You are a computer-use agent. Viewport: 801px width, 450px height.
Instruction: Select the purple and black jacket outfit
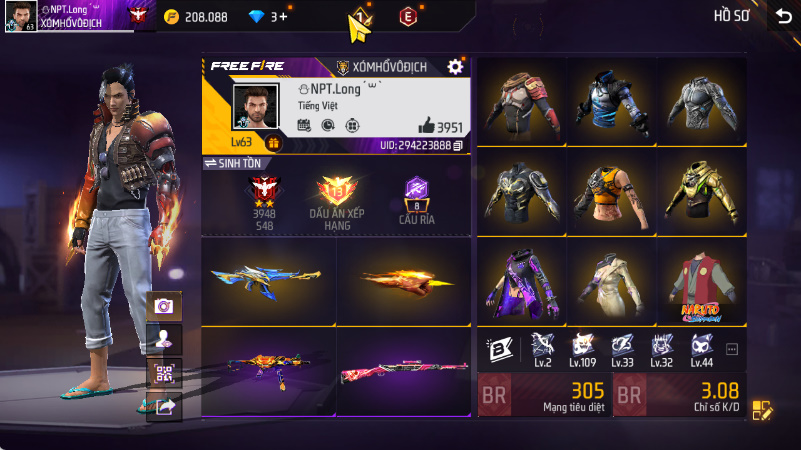click(x=518, y=285)
